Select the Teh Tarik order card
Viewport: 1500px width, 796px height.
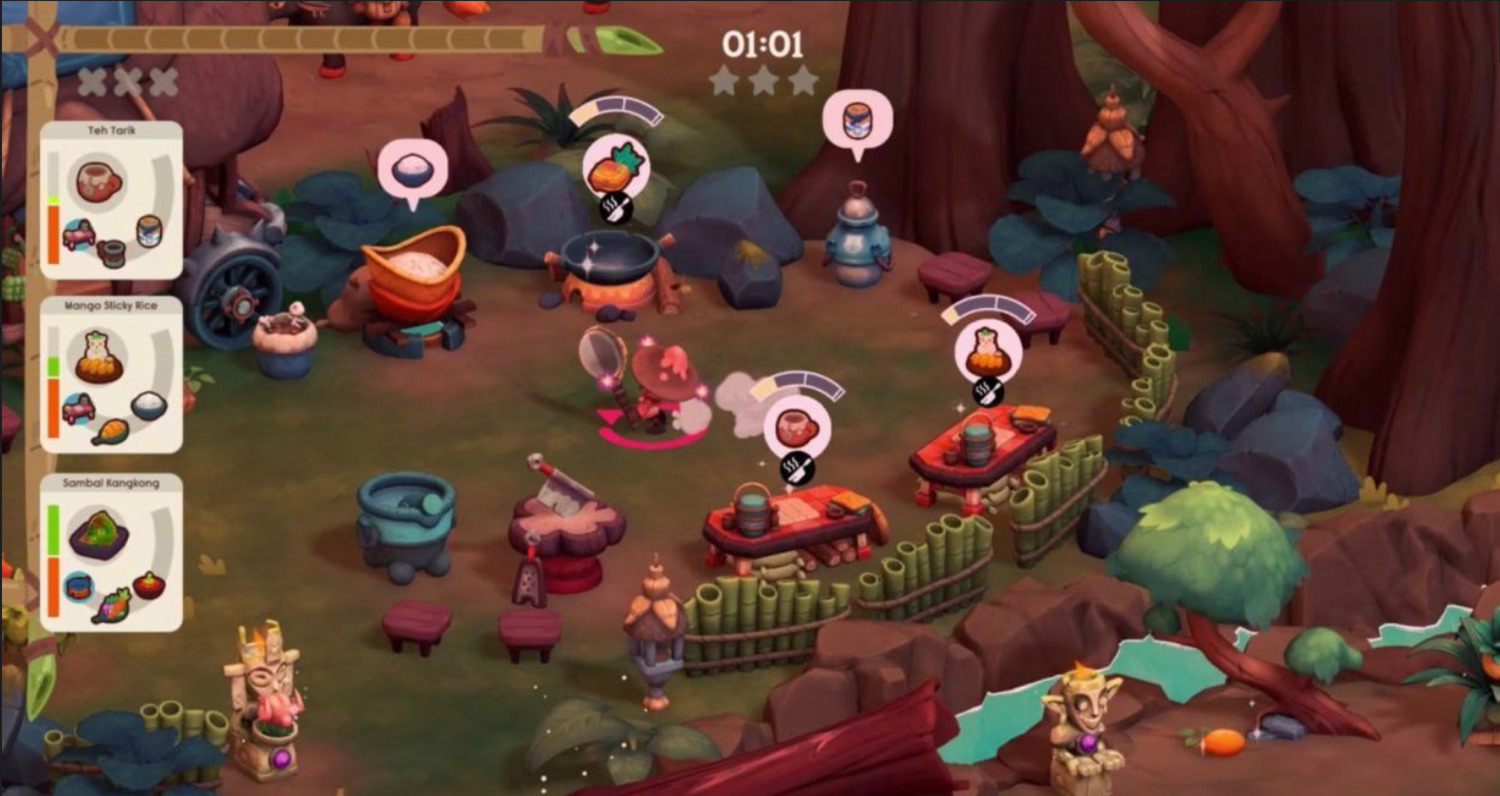[111, 200]
